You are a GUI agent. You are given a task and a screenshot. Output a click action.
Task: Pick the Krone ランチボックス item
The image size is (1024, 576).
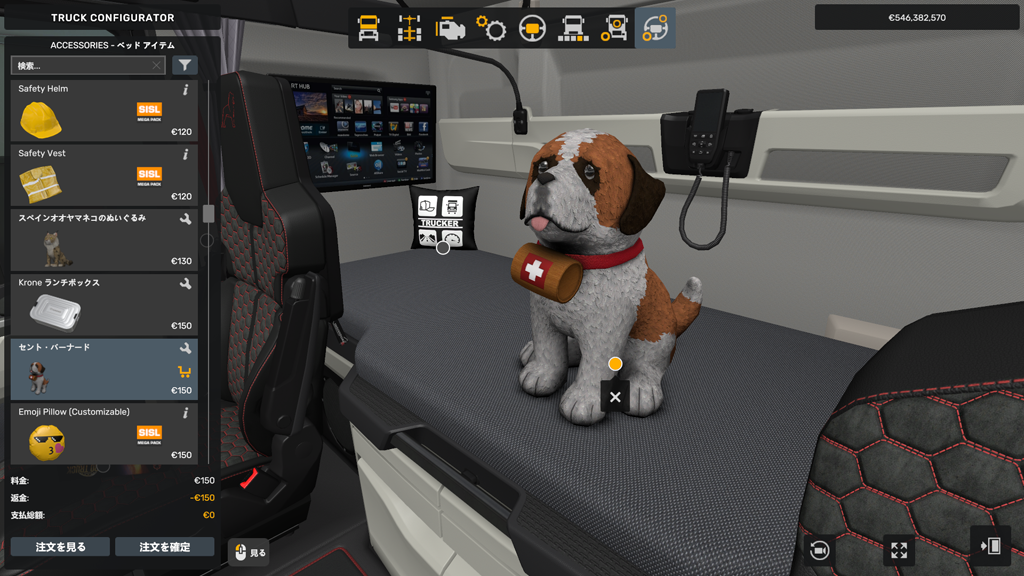(100, 305)
